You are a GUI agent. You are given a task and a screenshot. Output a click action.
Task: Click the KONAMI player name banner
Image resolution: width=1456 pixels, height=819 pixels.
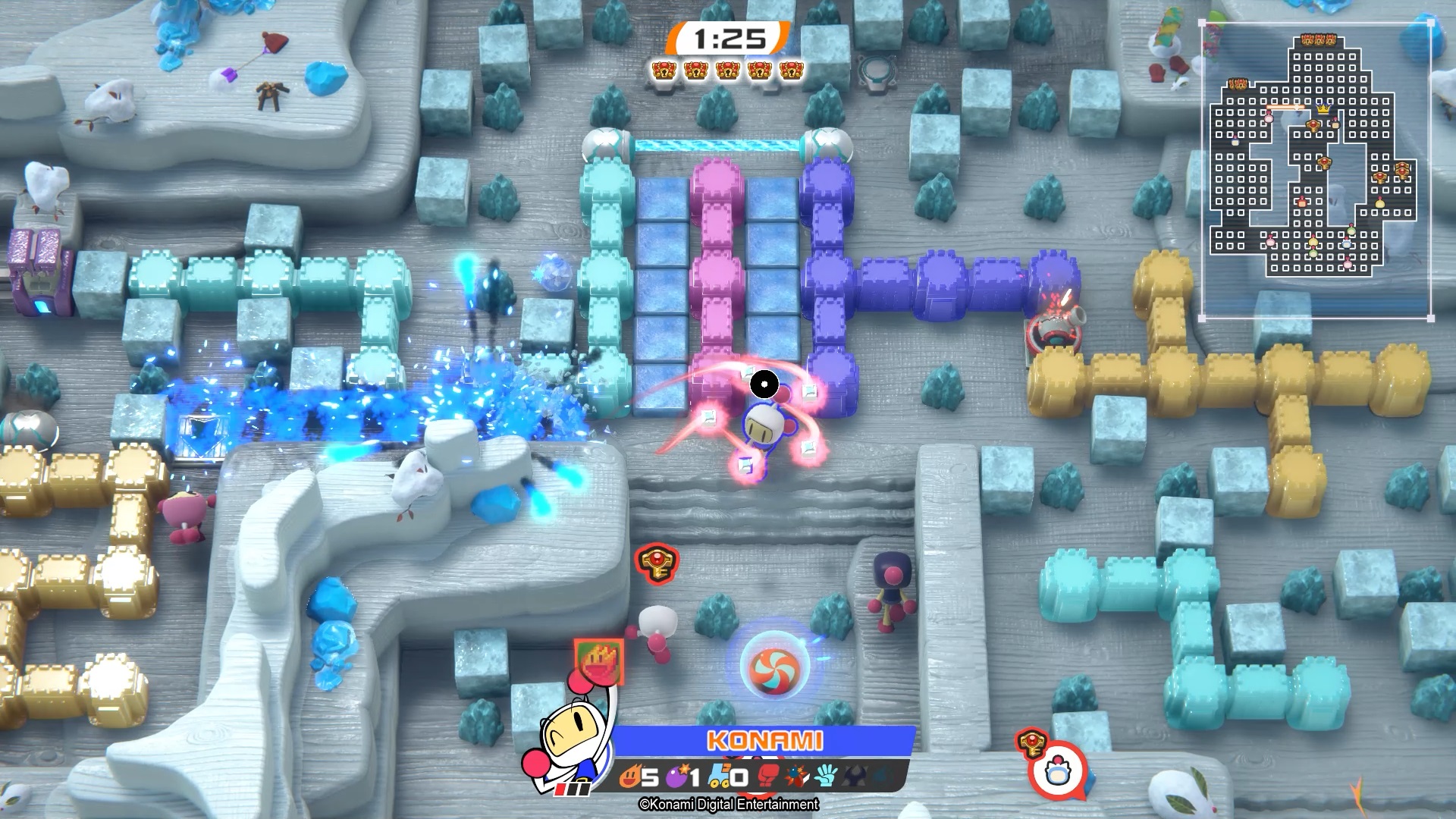764,741
